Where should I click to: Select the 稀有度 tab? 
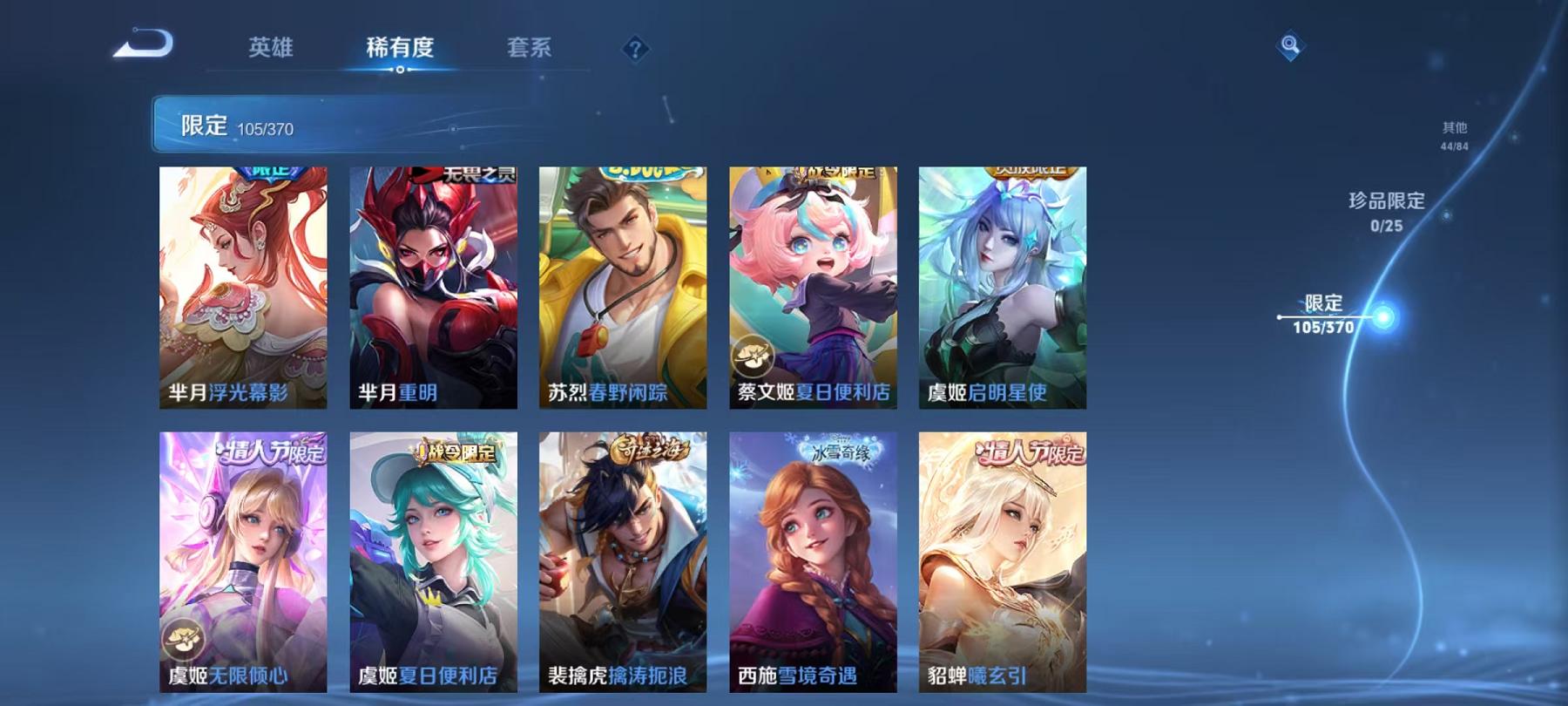pyautogui.click(x=400, y=50)
